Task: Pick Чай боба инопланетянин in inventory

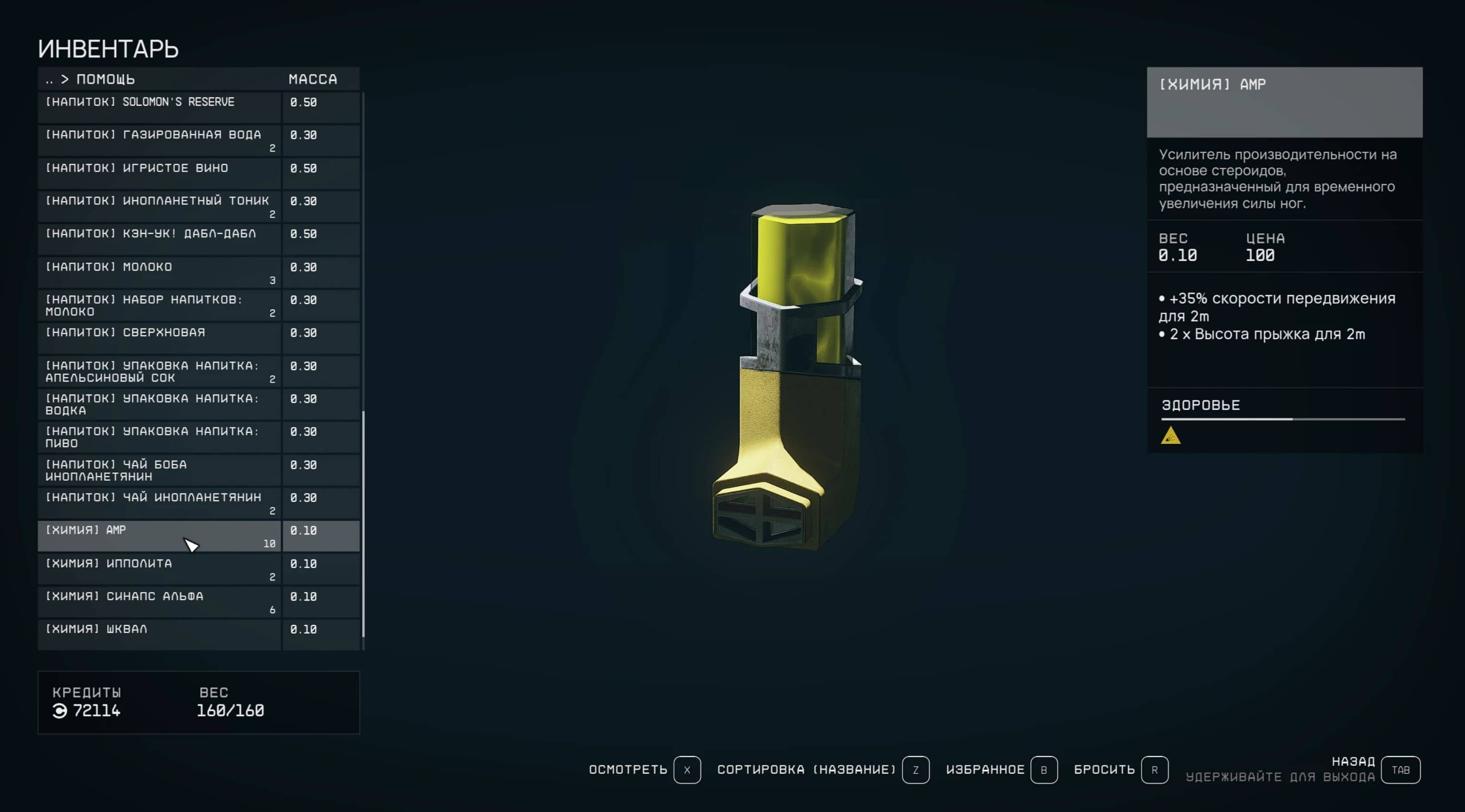Action: (159, 470)
